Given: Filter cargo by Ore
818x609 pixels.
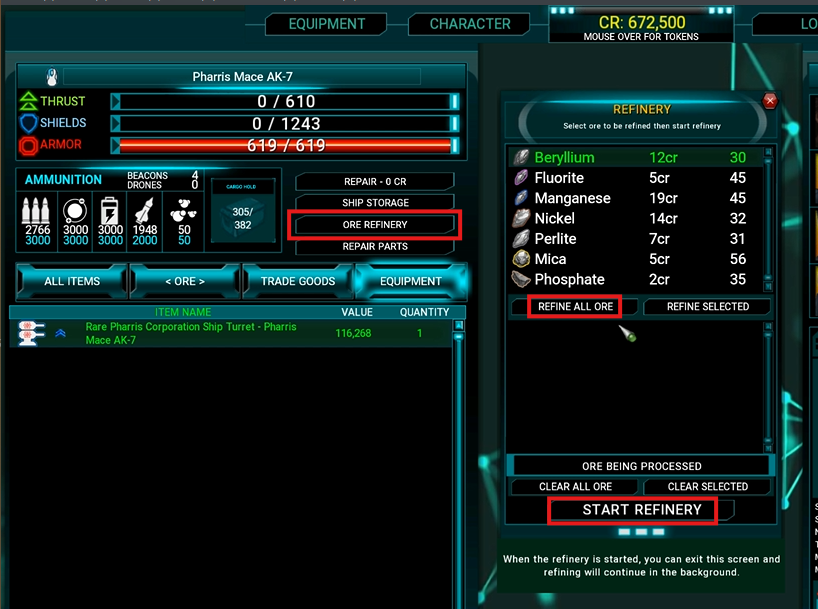Looking at the screenshot, I should pos(185,281).
